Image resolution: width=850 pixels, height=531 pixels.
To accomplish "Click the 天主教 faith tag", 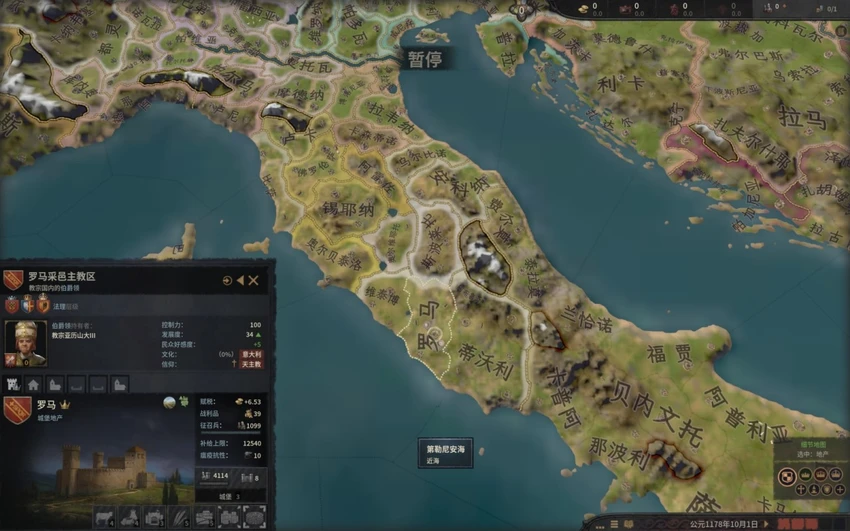I will (251, 364).
